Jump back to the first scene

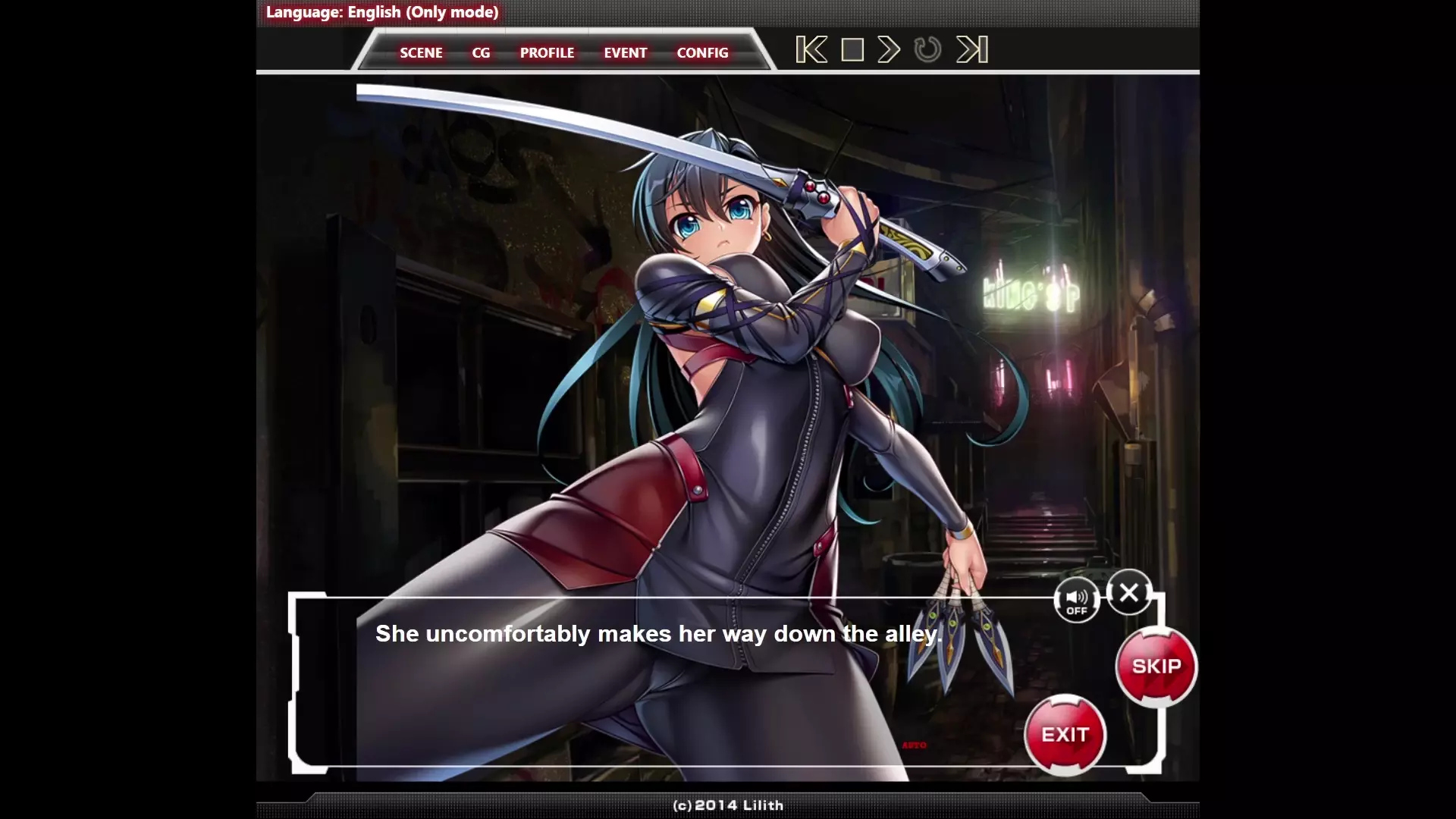pos(811,50)
